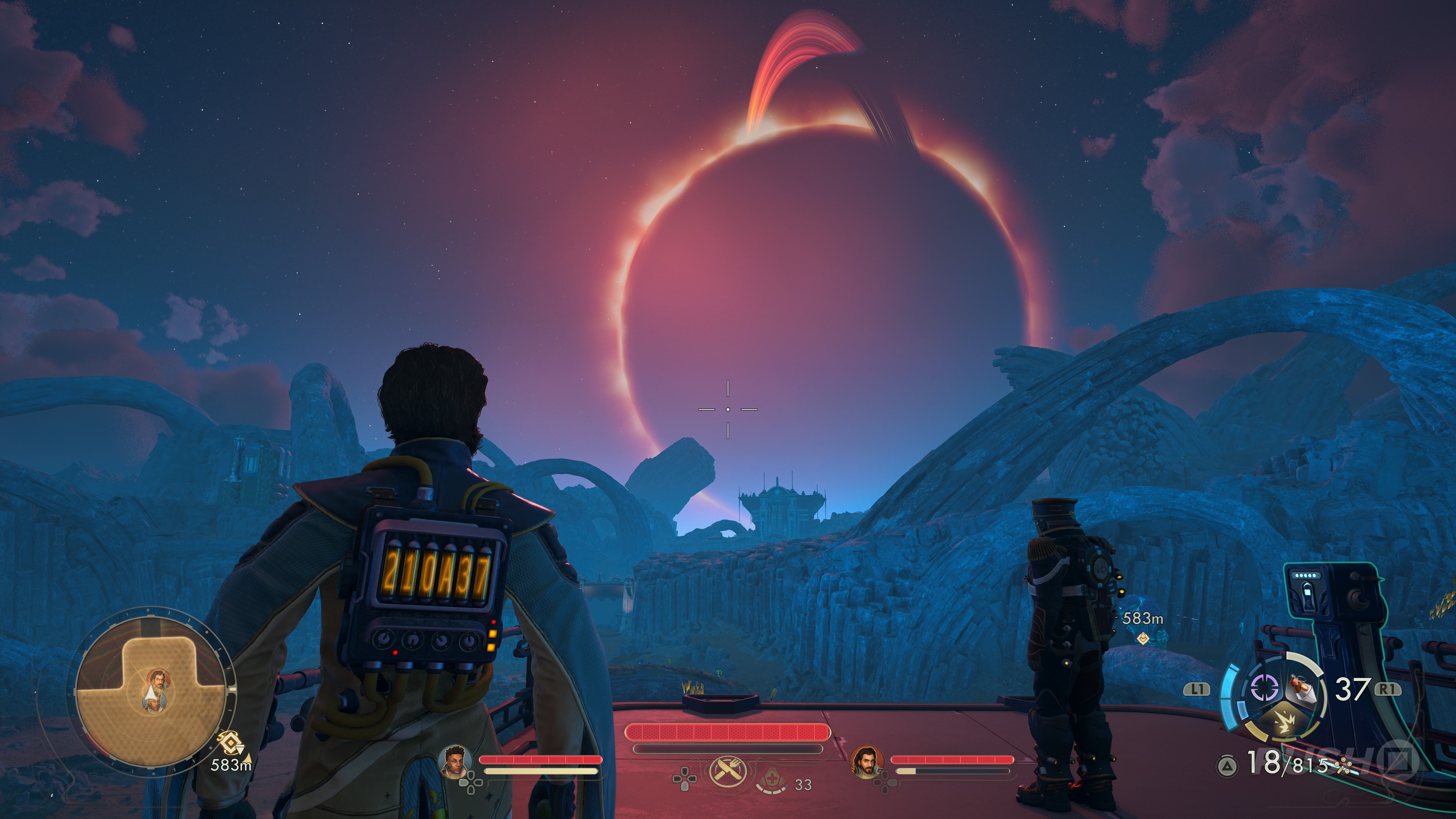This screenshot has width=1456, height=819.
Task: Click the bearded companion marker on the minimap
Action: [x=159, y=679]
